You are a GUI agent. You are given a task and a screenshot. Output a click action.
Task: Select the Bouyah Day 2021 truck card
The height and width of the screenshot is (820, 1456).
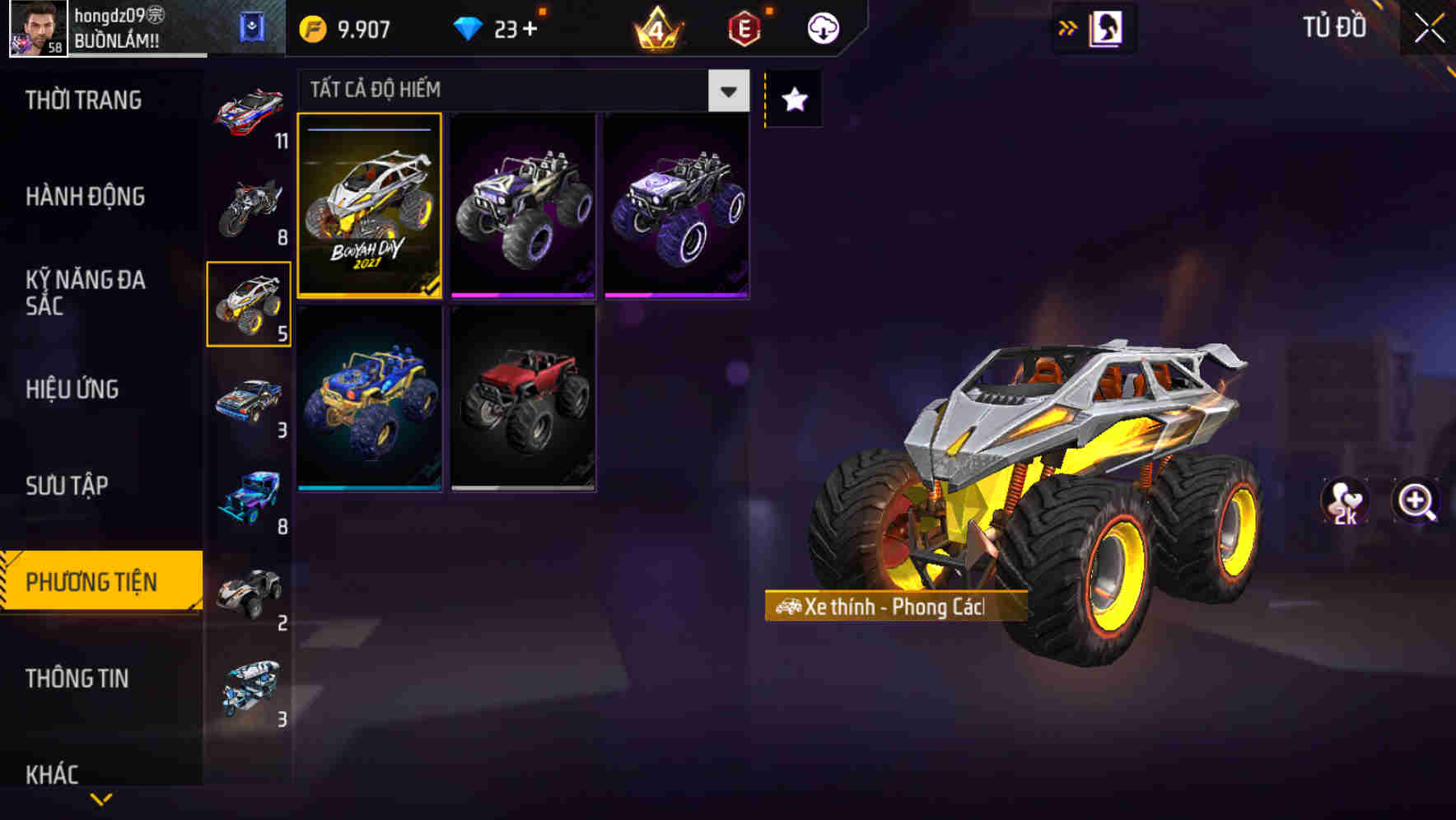(x=370, y=207)
